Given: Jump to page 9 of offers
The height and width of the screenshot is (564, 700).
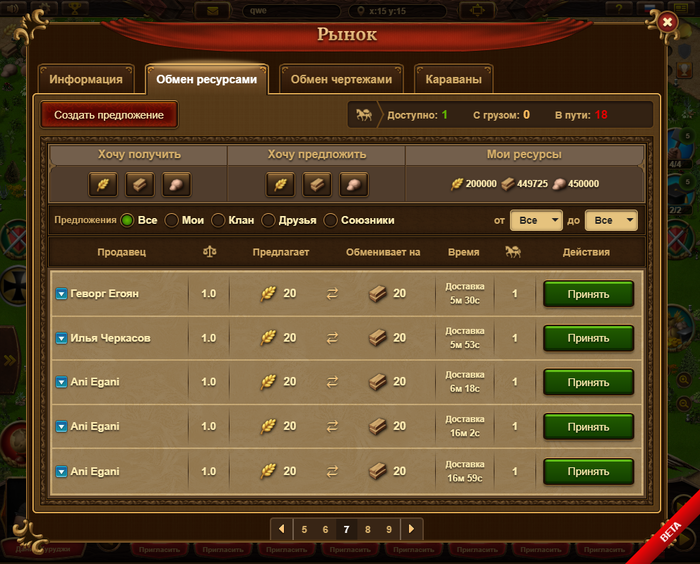Looking at the screenshot, I should coord(389,529).
